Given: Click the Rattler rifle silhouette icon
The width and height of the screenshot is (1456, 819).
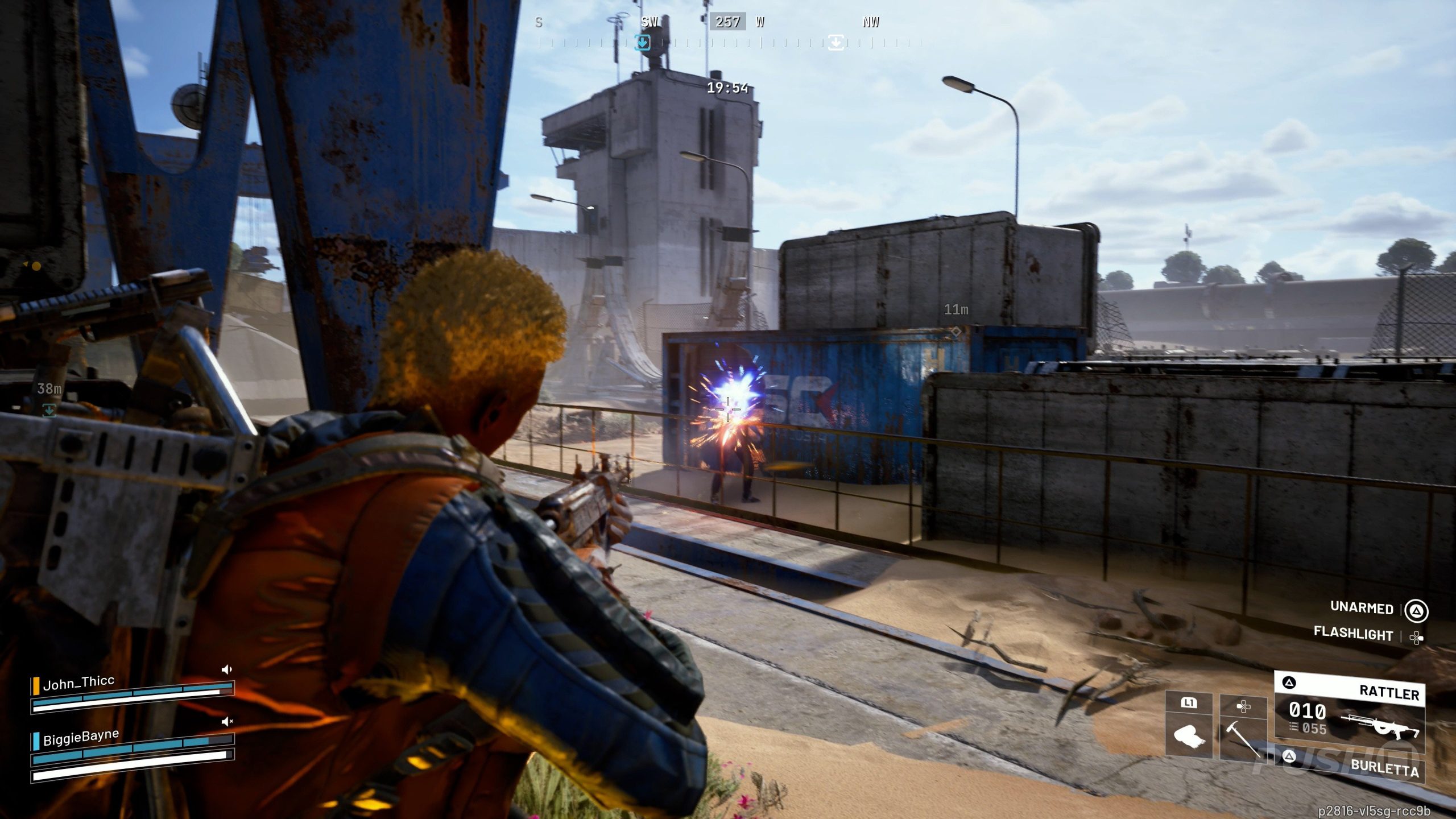Looking at the screenshot, I should (x=1383, y=728).
